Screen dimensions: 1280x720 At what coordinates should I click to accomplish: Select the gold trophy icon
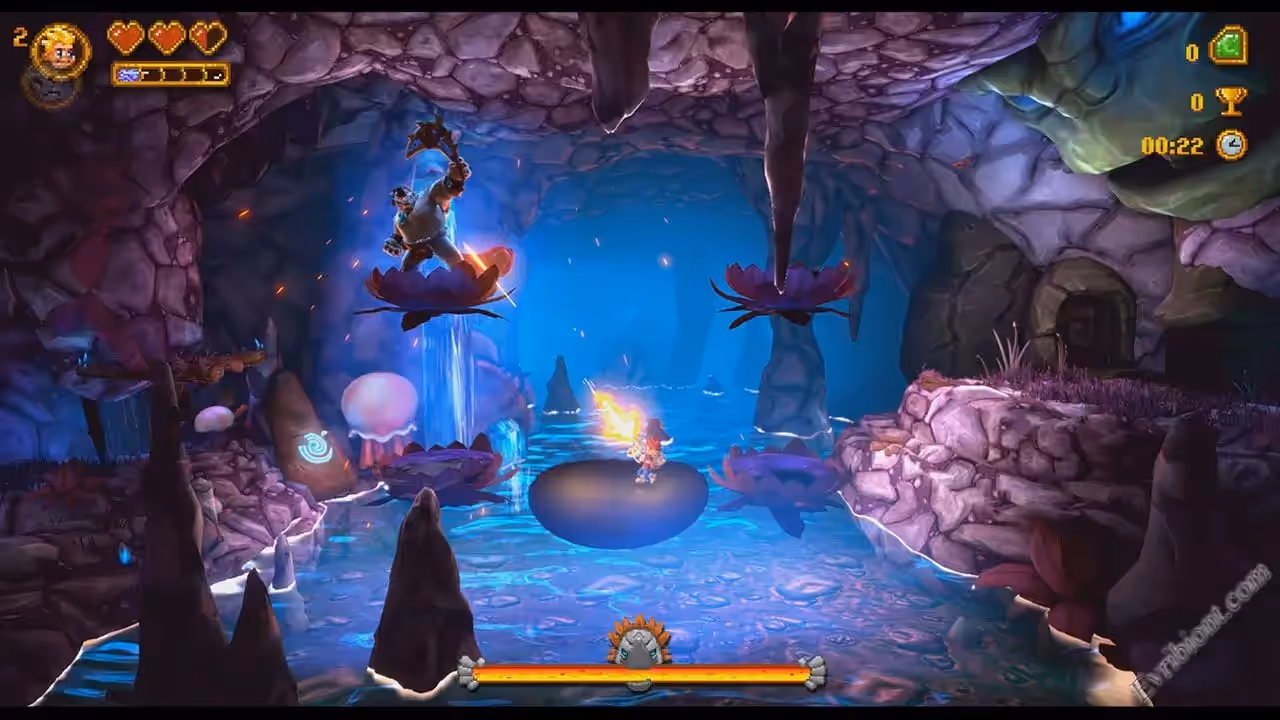1231,100
